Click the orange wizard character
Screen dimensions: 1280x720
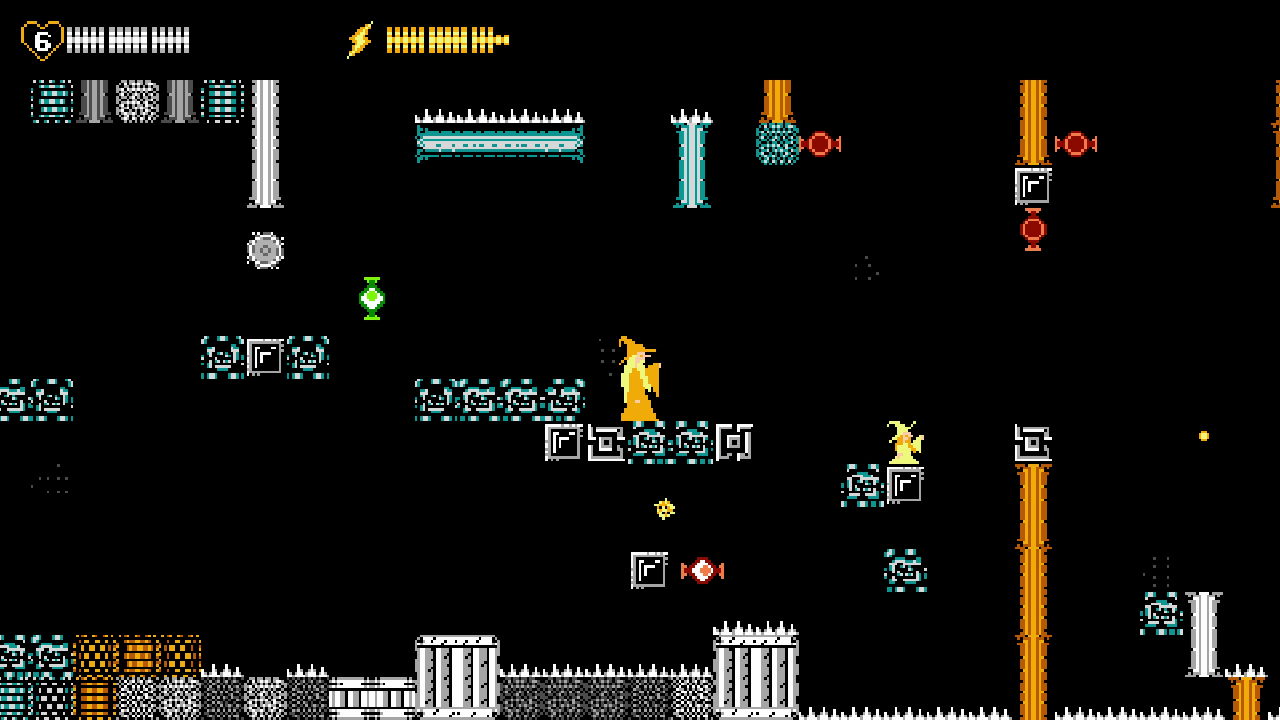point(638,380)
